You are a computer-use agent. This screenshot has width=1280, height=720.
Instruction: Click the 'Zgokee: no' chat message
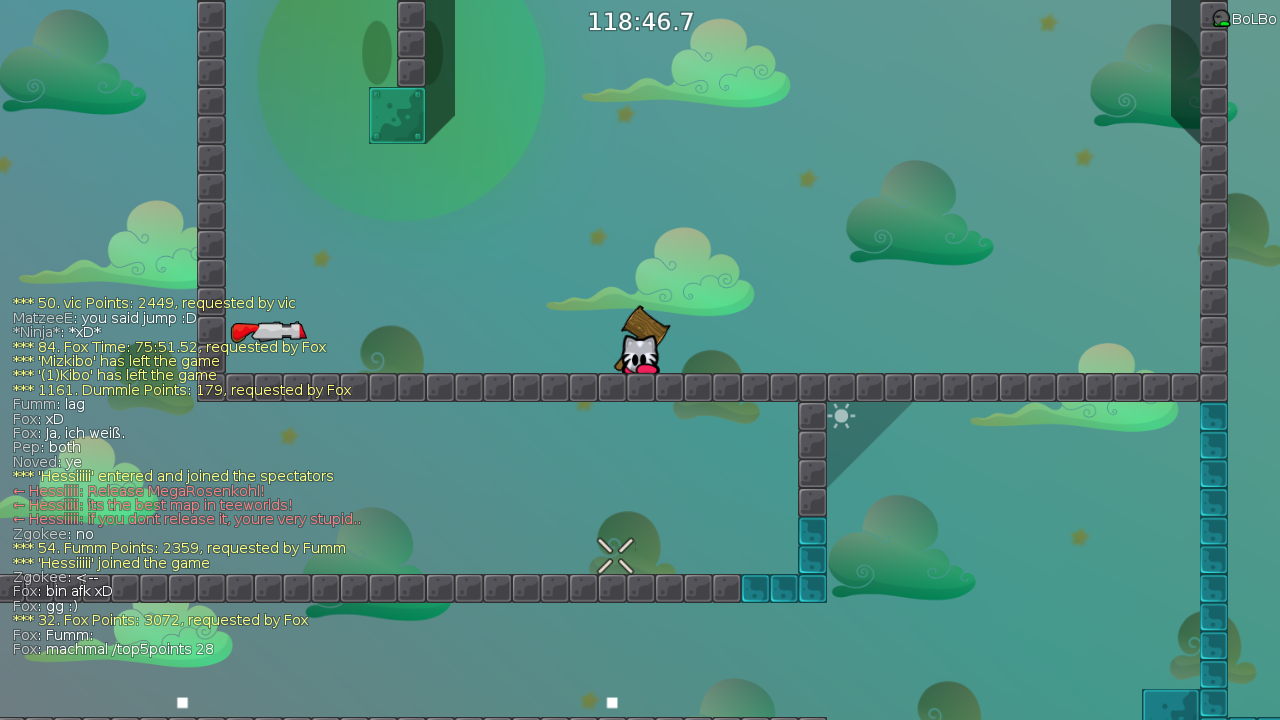pos(50,533)
